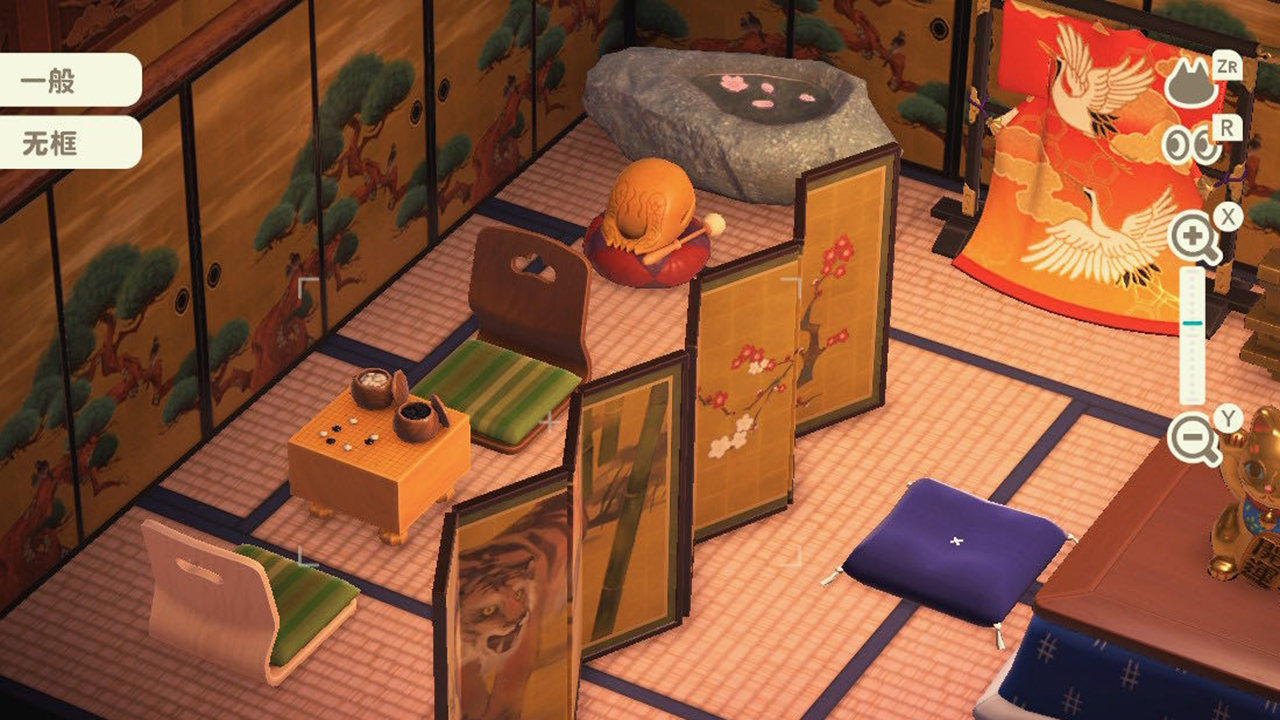This screenshot has width=1280, height=720.
Task: Toggle the eyes look-at-camera icon
Action: [x=1192, y=146]
